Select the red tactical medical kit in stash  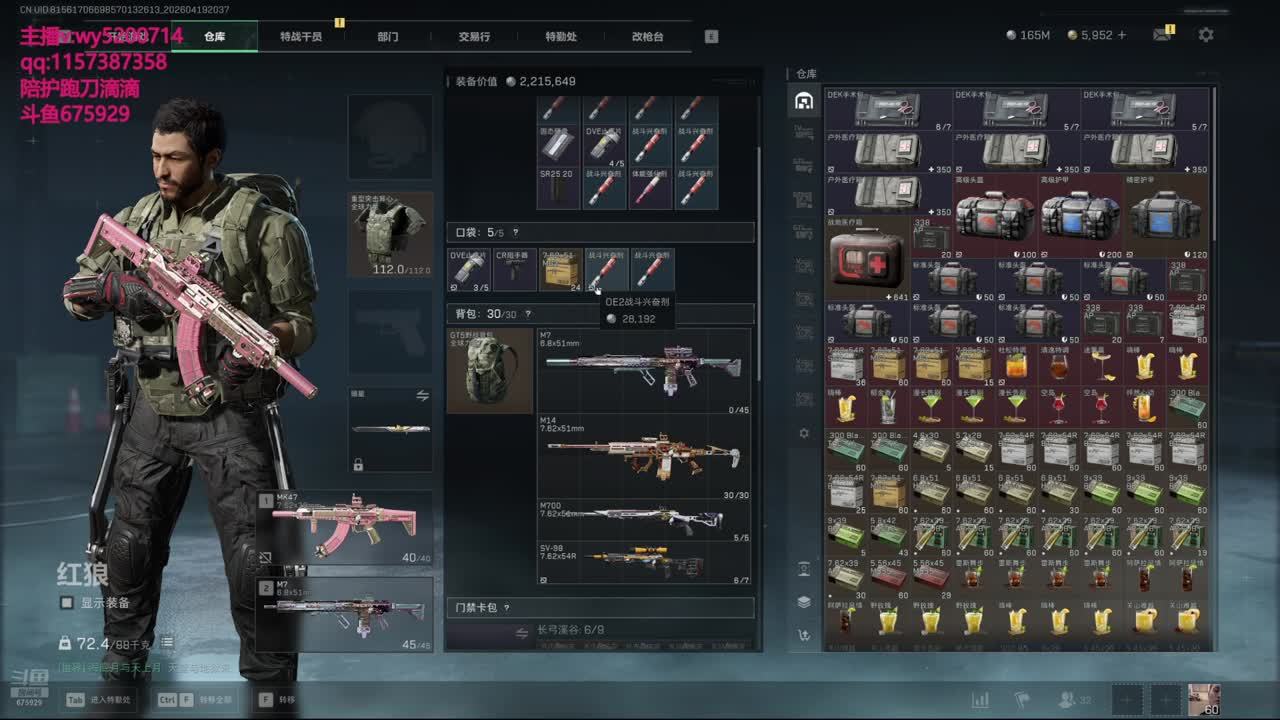pos(867,258)
